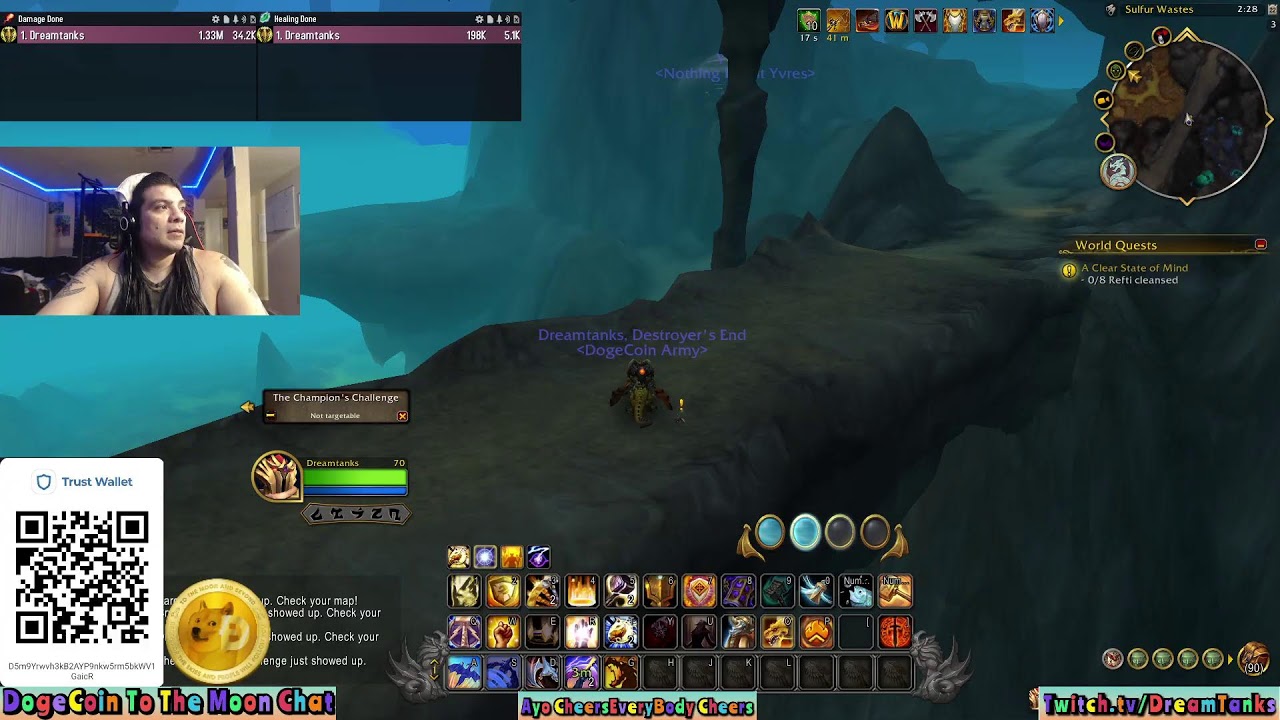Select the A Clear State of Mind quest
This screenshot has width=1280, height=720.
(x=1134, y=268)
